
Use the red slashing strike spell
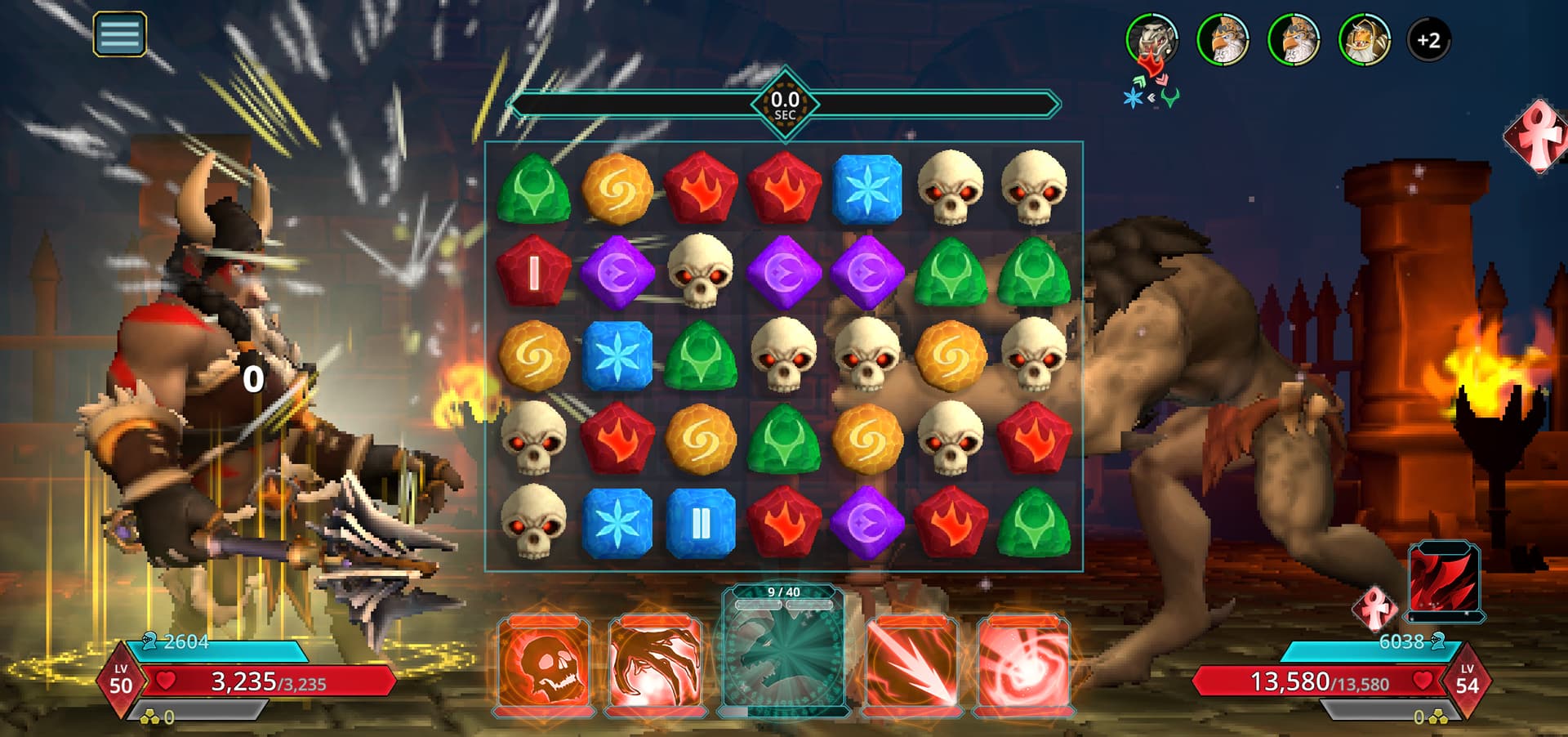point(911,663)
